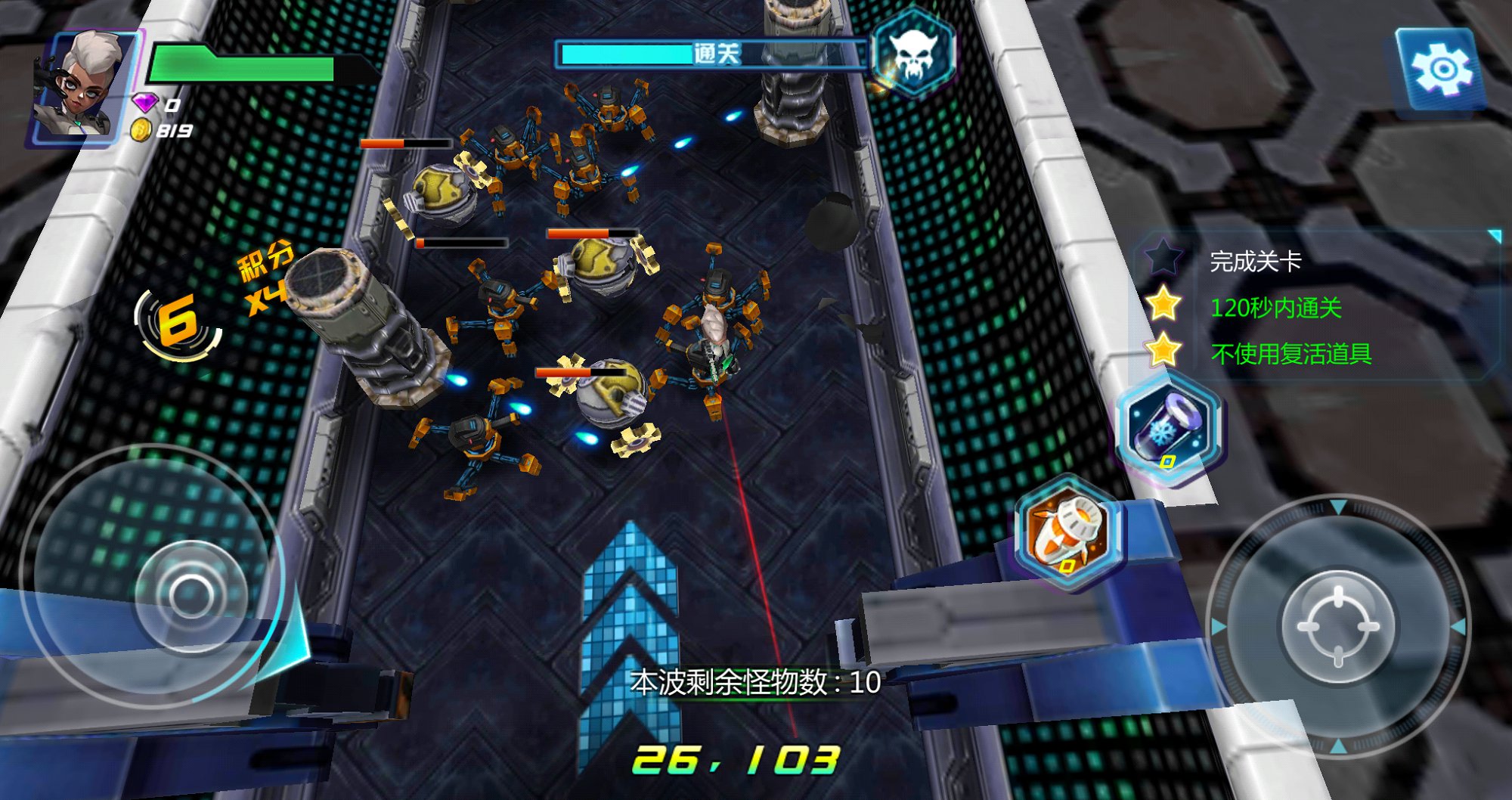The image size is (1512, 800).
Task: Fire the rocket missile skill
Action: point(1067,532)
